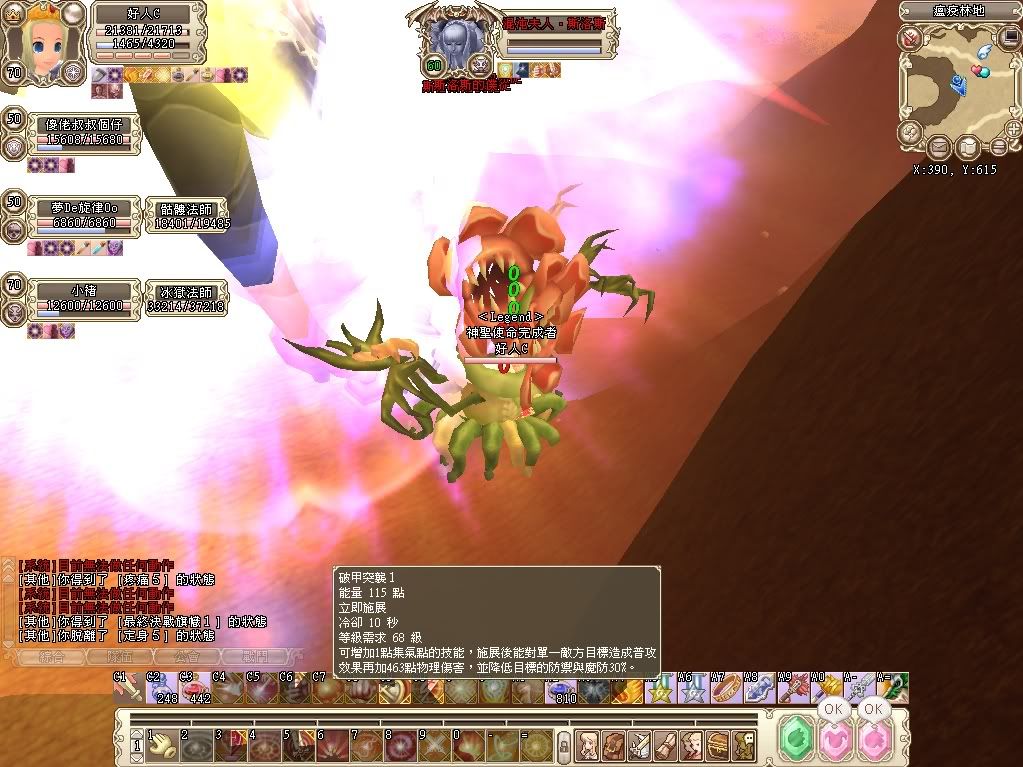Screen dimensions: 1023x767
Task: Toggle the hotbar padlock
Action: click(563, 744)
